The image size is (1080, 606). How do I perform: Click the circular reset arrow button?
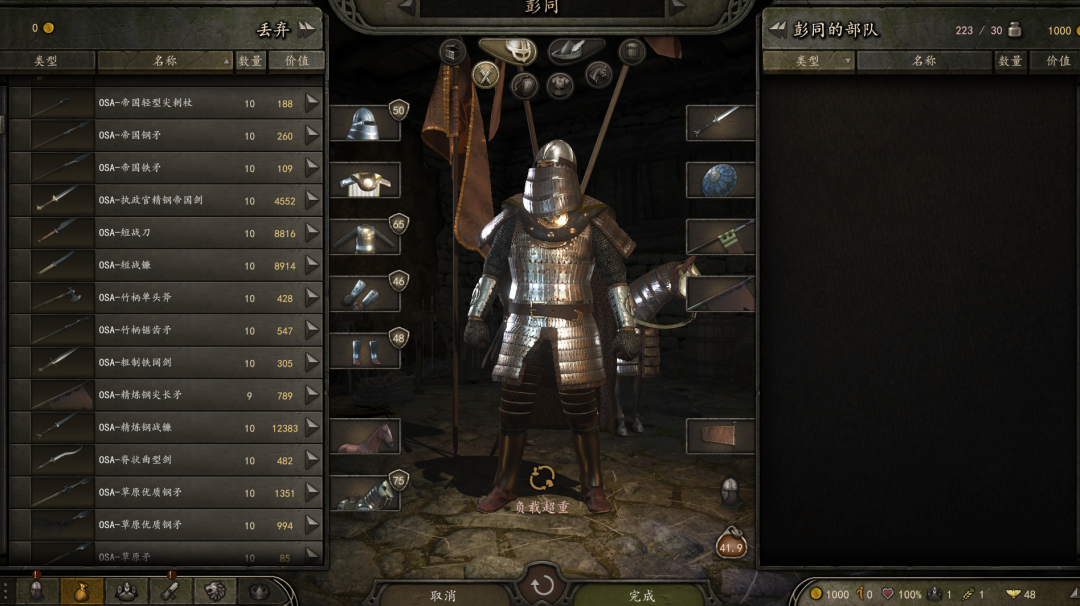543,585
